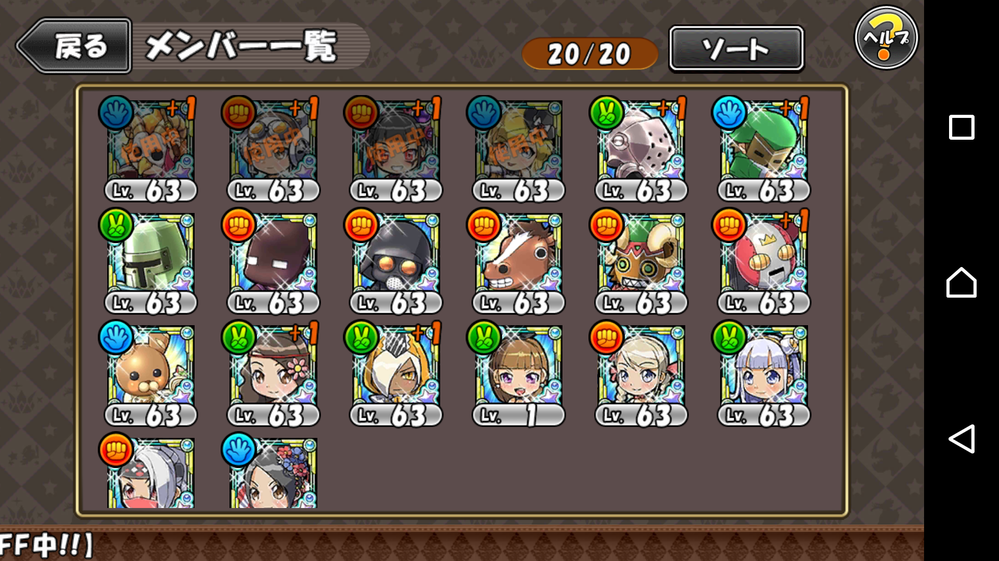999x561 pixels.
Task: Select the girl with pink flower hairpin
Action: click(x=272, y=371)
